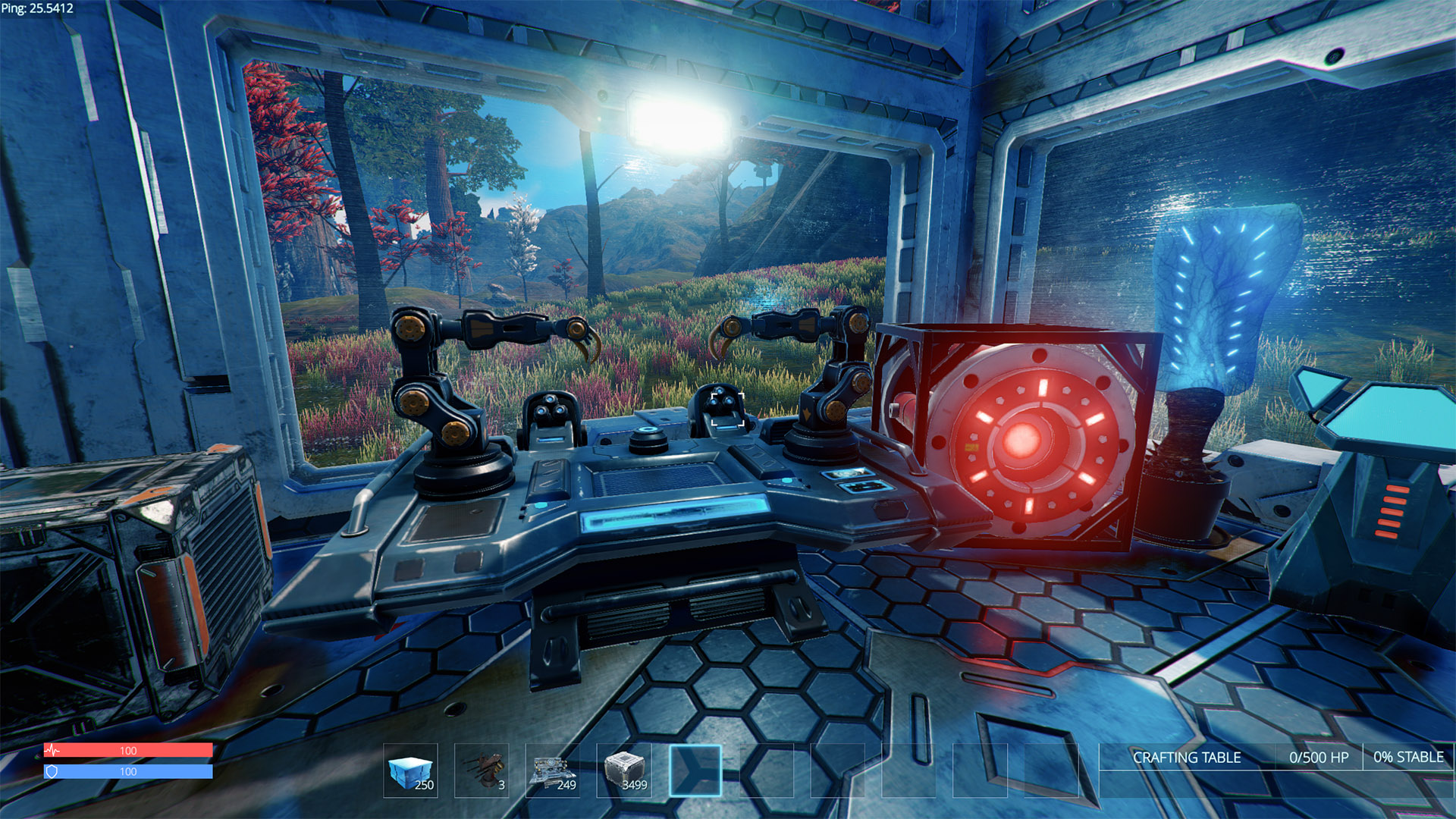Select the blue block stack of 250
The image size is (1456, 819).
coord(410,770)
